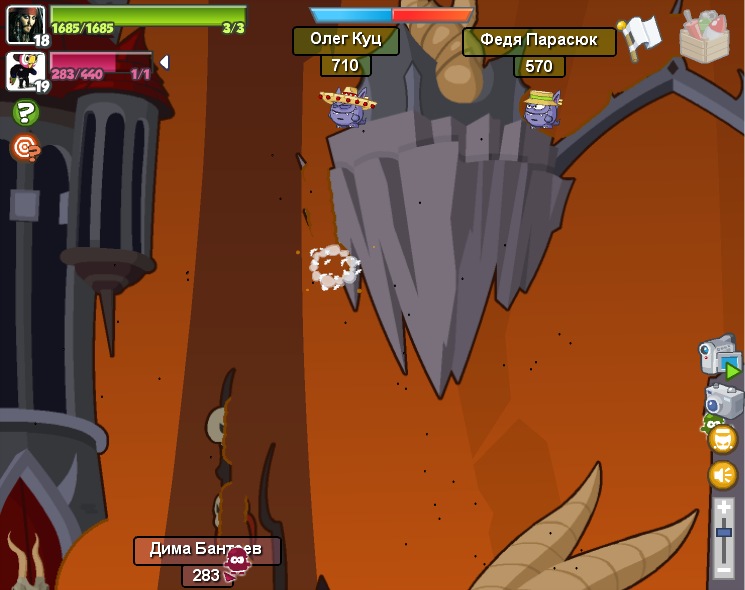The image size is (745, 590).
Task: Select the penguin teammate portrait
Action: click(x=25, y=70)
